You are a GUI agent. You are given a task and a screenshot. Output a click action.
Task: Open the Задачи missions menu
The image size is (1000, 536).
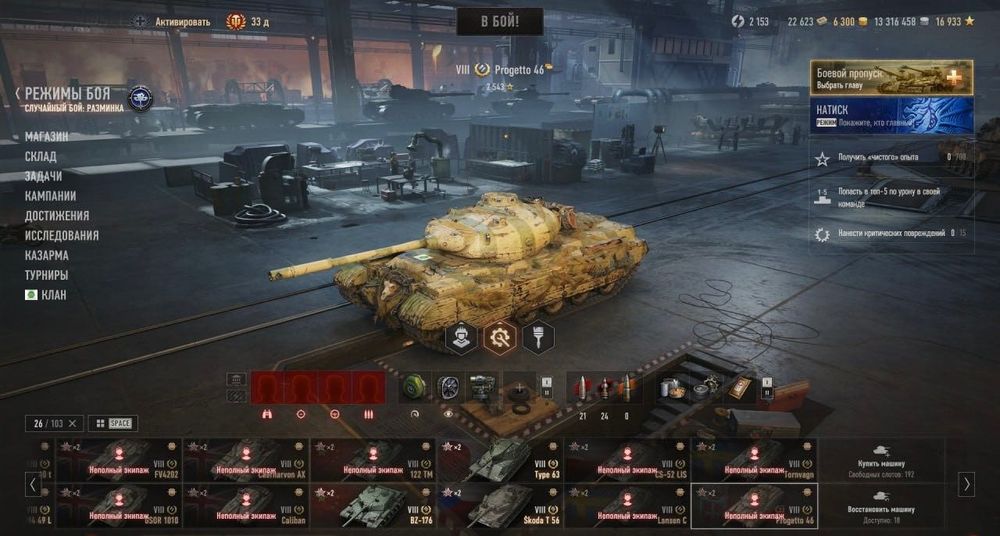pos(43,176)
